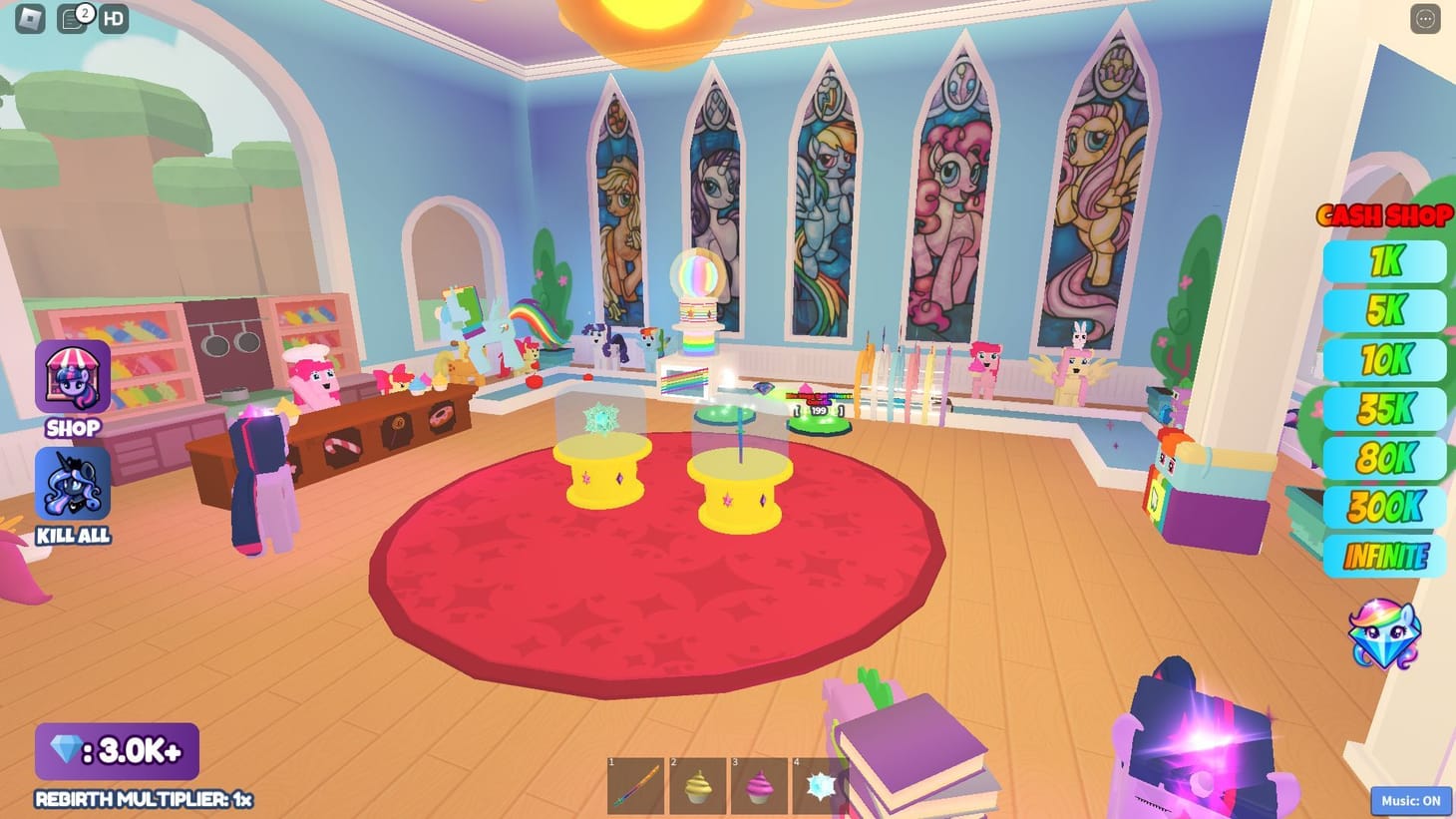This screenshot has width=1456, height=819.
Task: Click the CASH SHOP header
Action: click(x=1385, y=215)
